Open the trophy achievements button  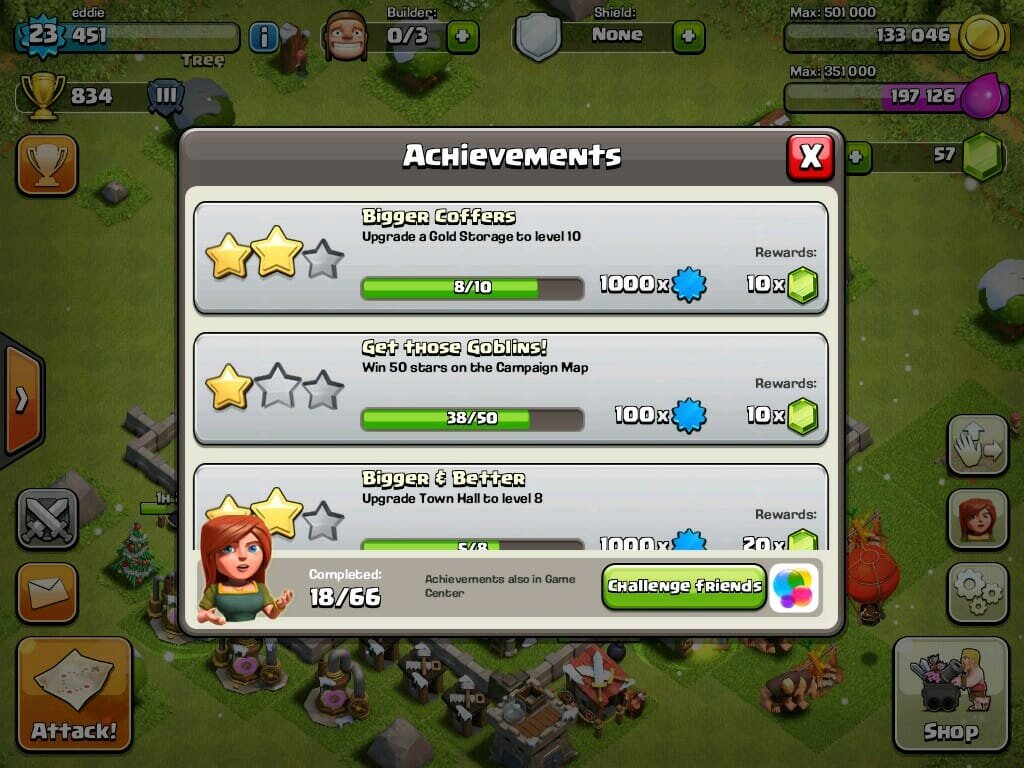[x=46, y=165]
